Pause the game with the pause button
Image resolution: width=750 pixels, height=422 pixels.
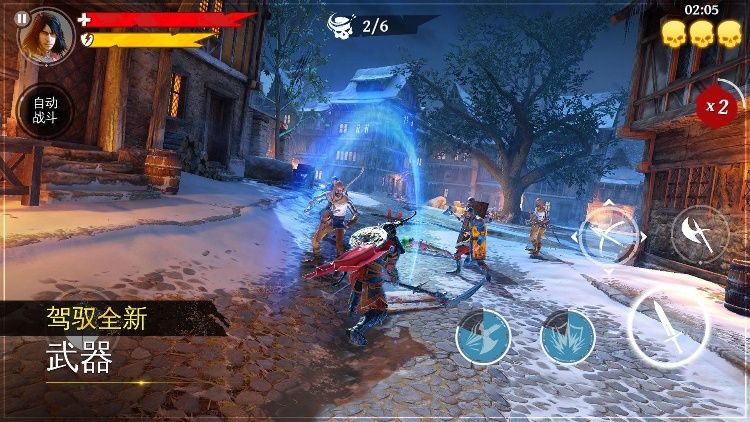22,19
